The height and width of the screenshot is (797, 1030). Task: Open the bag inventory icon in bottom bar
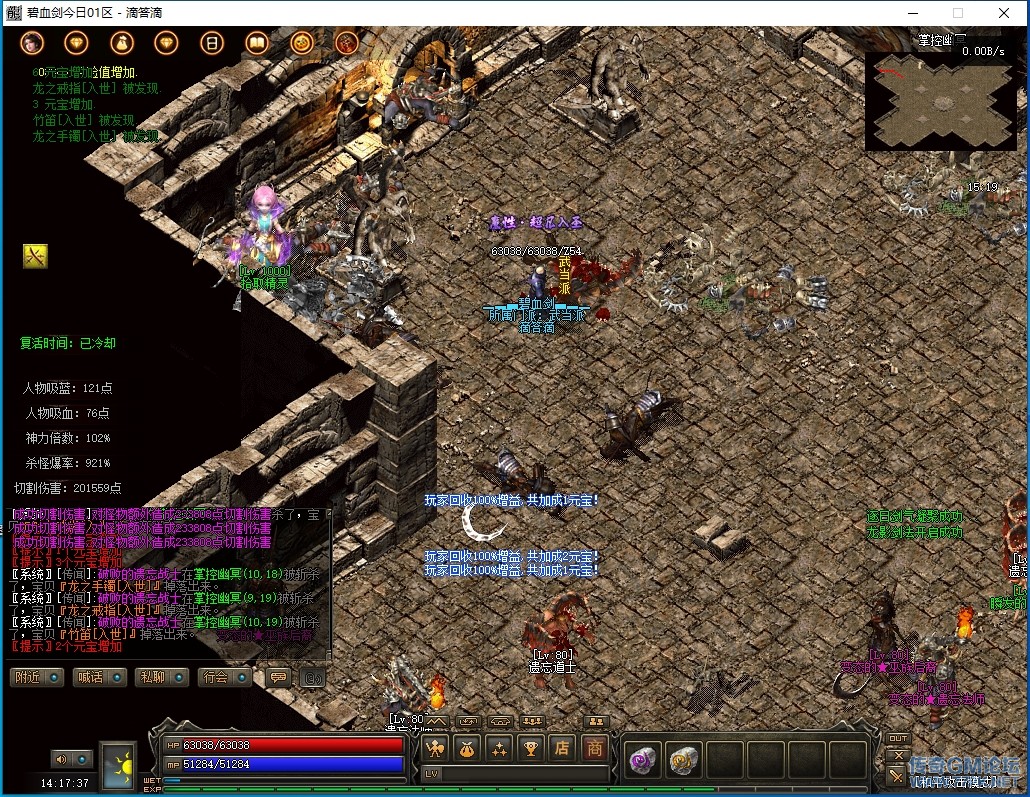pos(467,748)
